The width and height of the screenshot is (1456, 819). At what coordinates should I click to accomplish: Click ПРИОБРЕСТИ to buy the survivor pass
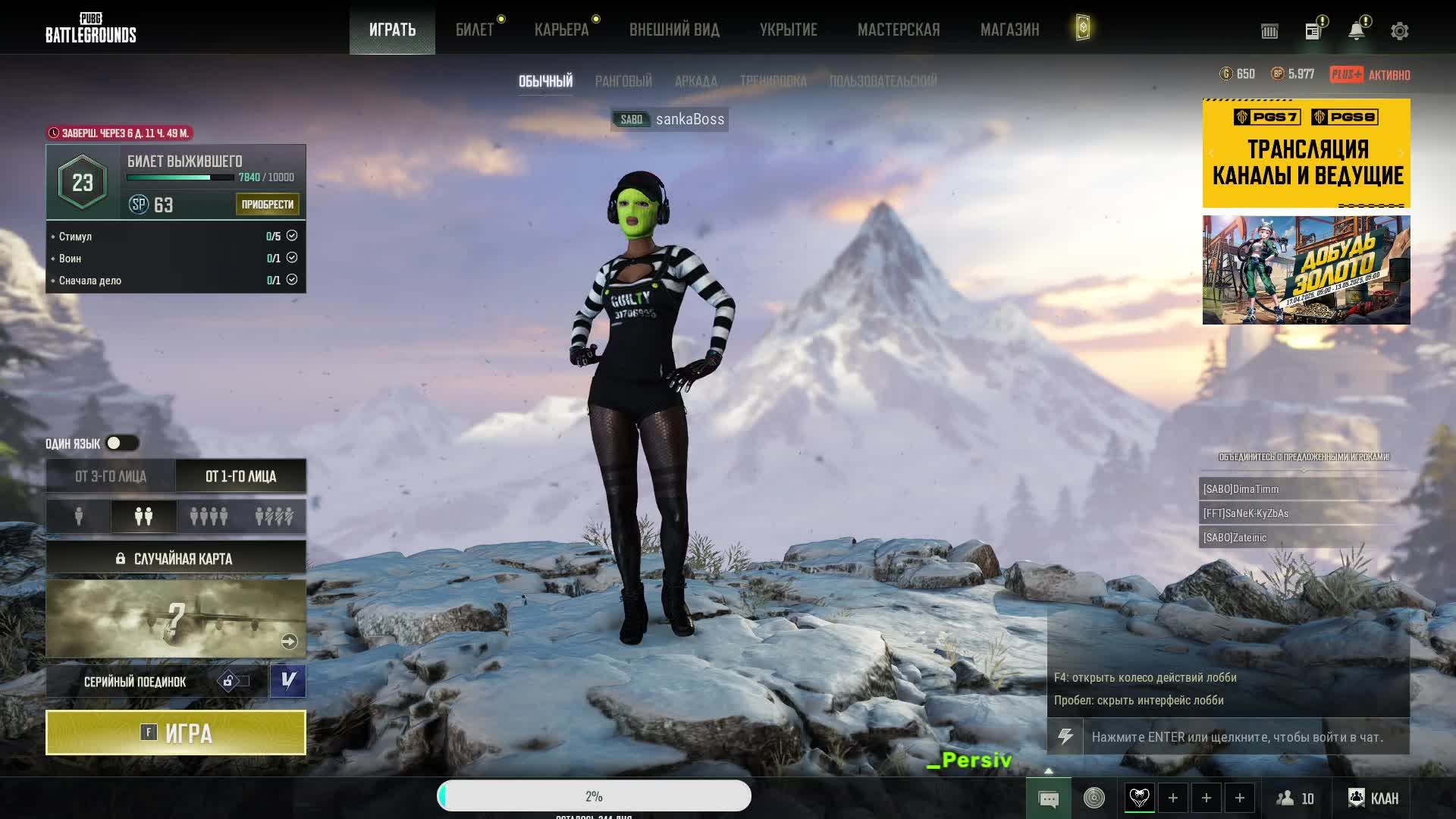(267, 204)
